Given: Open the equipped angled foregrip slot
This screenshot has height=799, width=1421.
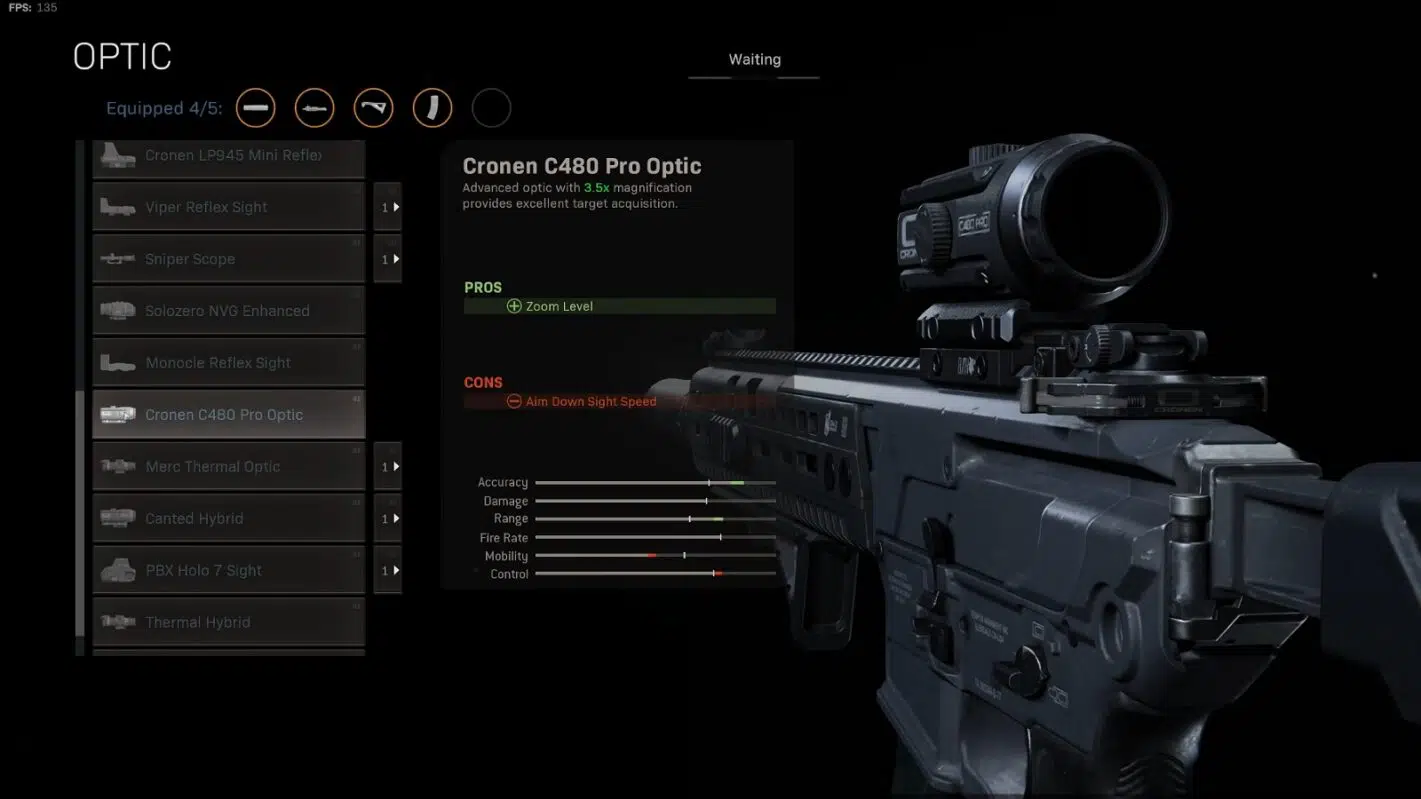Looking at the screenshot, I should [x=373, y=108].
